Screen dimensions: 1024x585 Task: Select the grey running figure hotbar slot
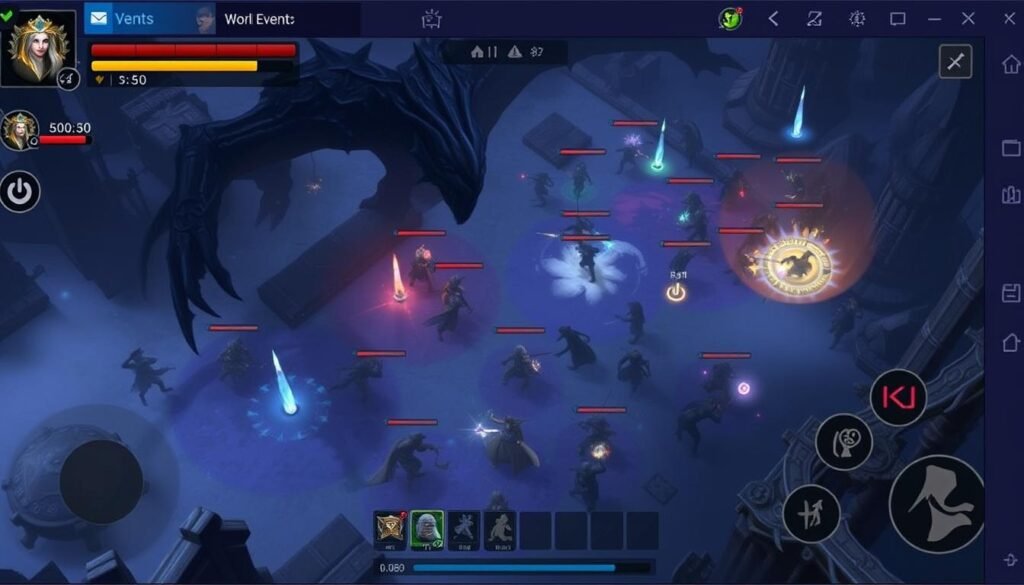click(500, 530)
